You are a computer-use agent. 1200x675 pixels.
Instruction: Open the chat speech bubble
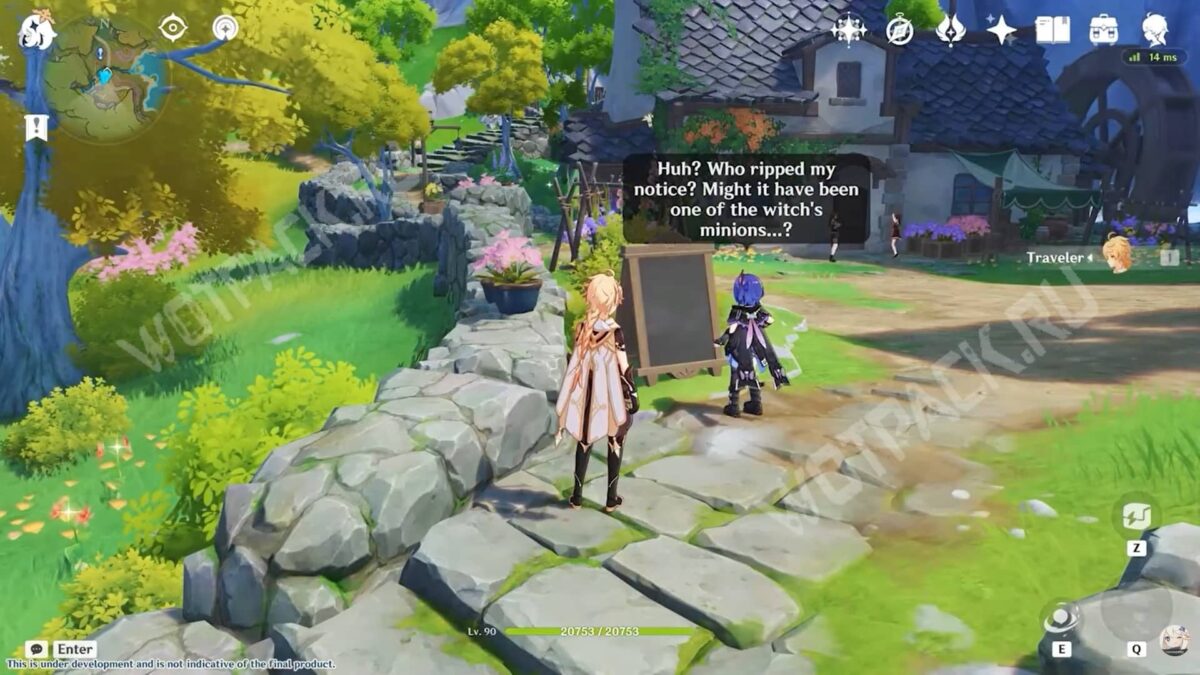pos(36,649)
